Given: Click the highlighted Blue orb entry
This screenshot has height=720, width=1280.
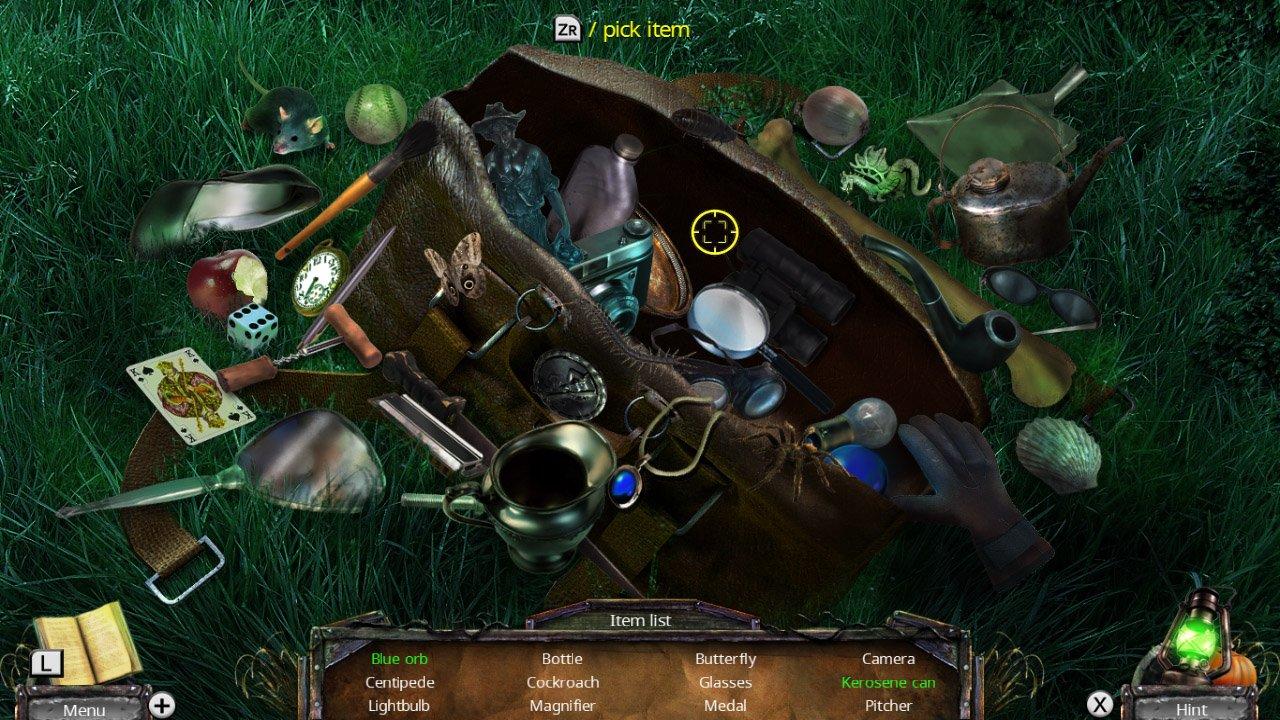Looking at the screenshot, I should [x=399, y=659].
